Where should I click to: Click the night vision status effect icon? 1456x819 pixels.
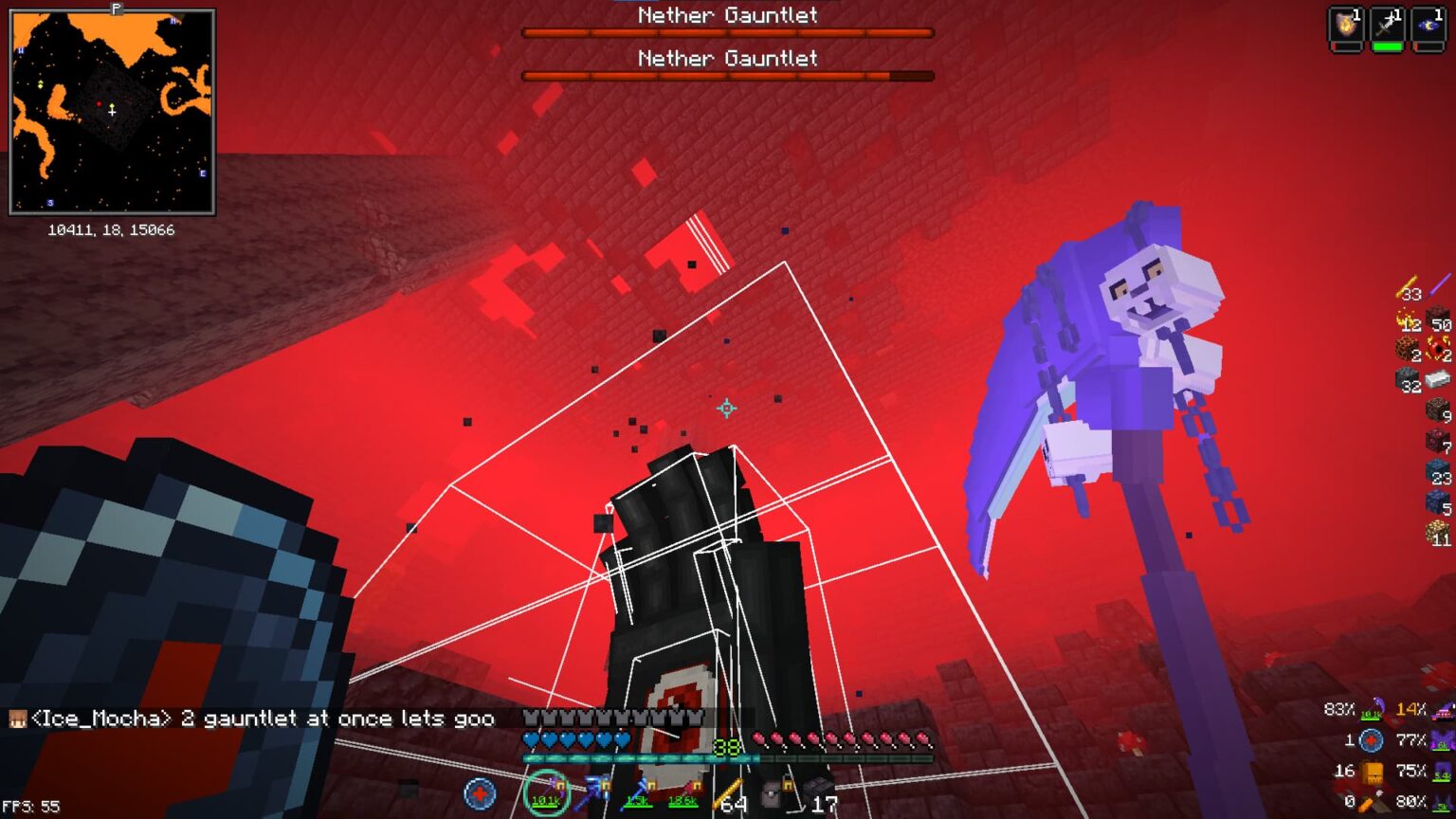pos(1429,26)
